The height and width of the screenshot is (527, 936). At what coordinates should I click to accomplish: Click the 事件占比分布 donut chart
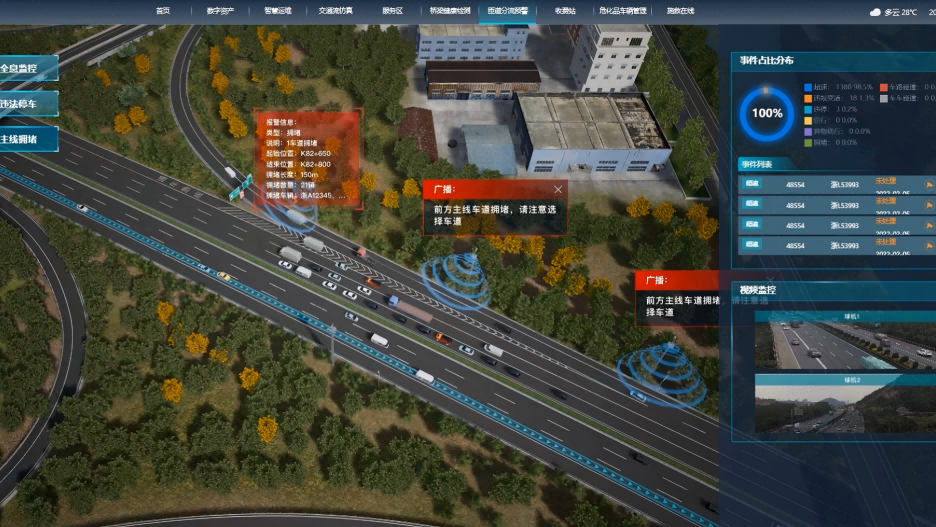767,113
